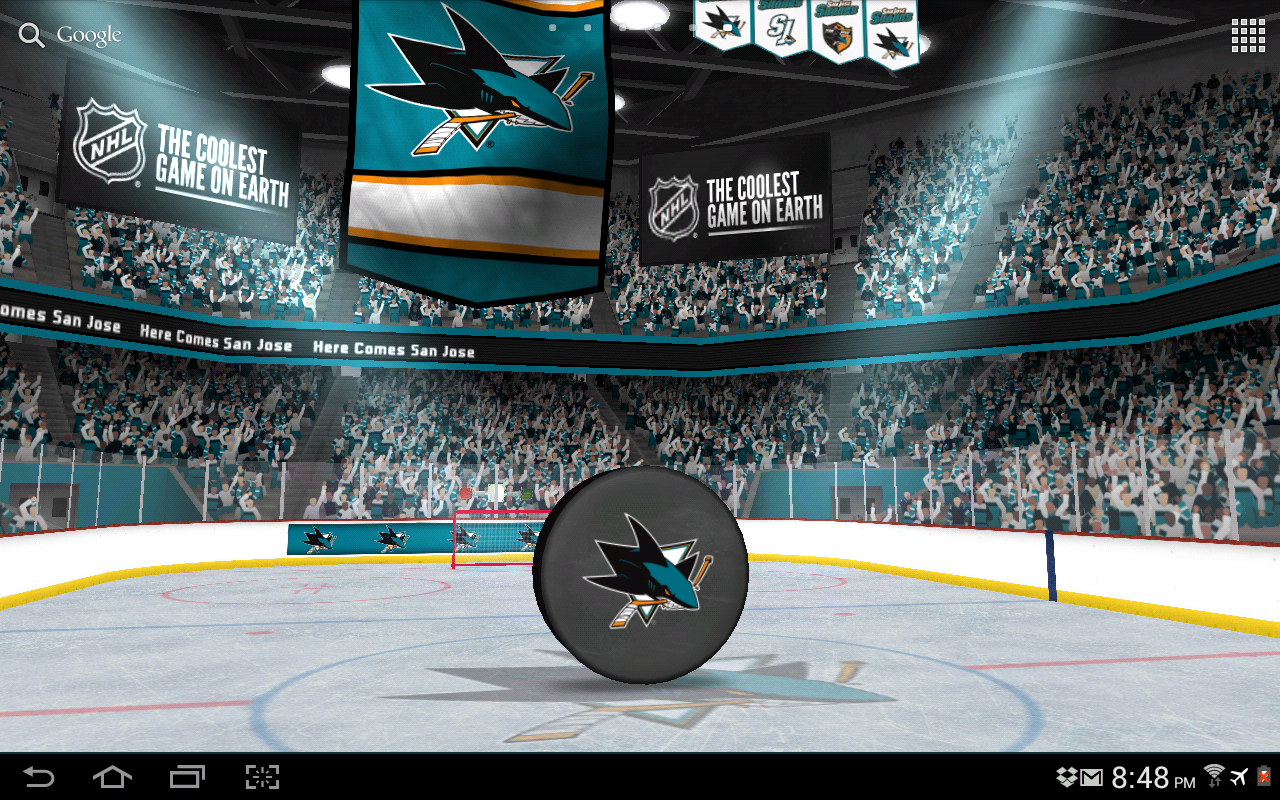Screen dimensions: 1280x800
Task: Open the Google search bar
Action: pos(71,35)
